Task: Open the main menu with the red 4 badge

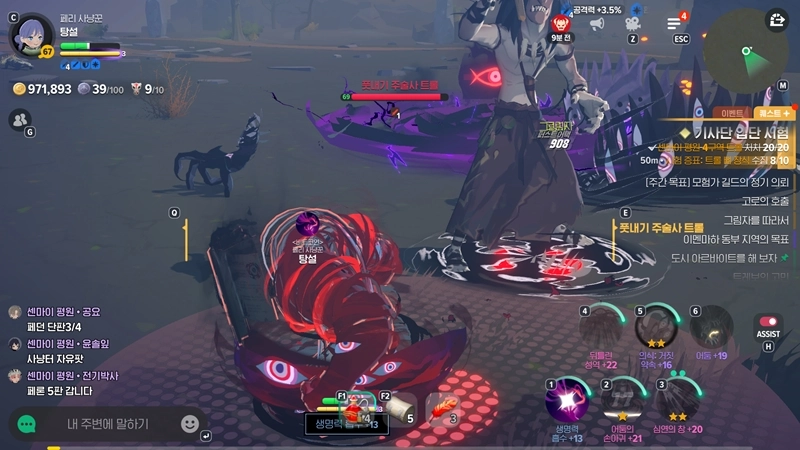Action: pos(674,23)
